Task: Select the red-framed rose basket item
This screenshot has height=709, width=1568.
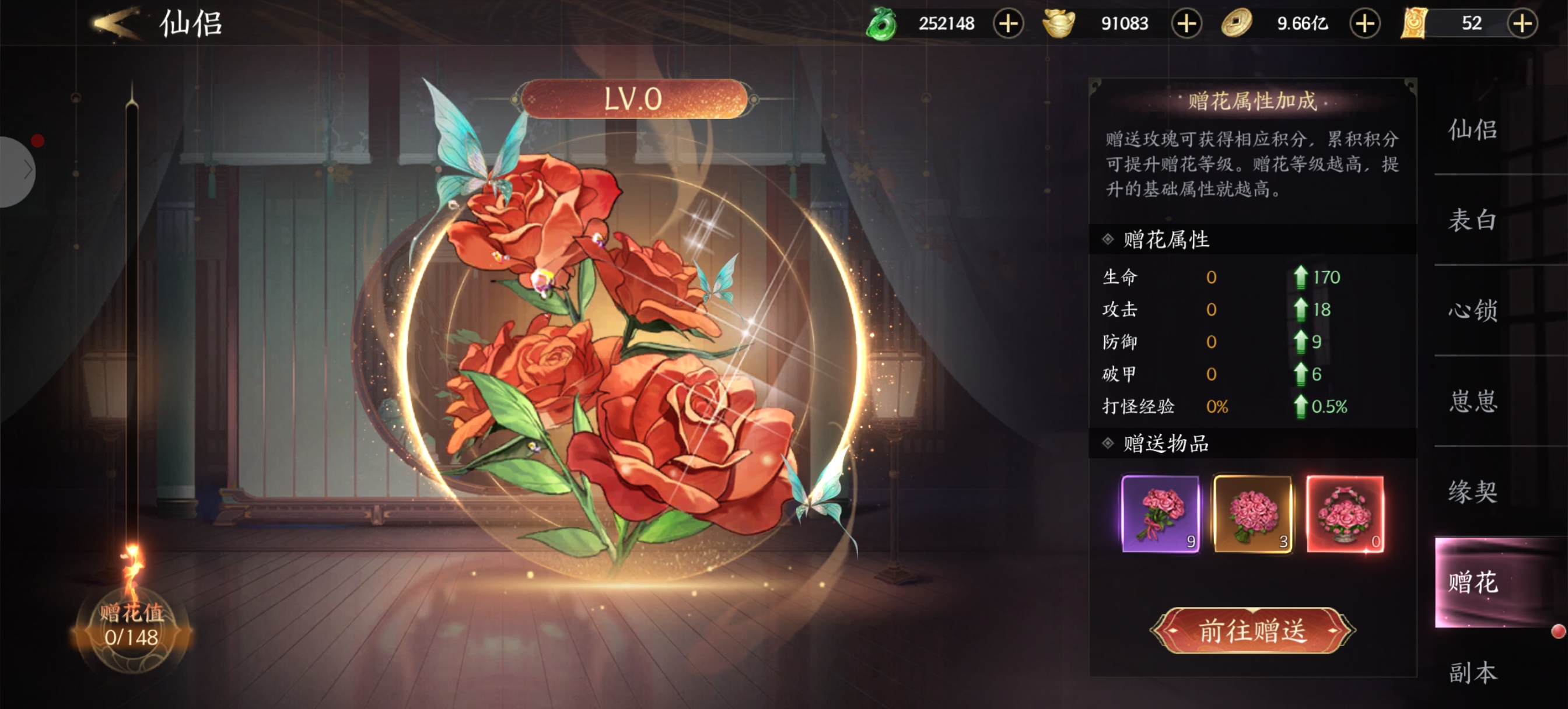Action: click(1345, 514)
